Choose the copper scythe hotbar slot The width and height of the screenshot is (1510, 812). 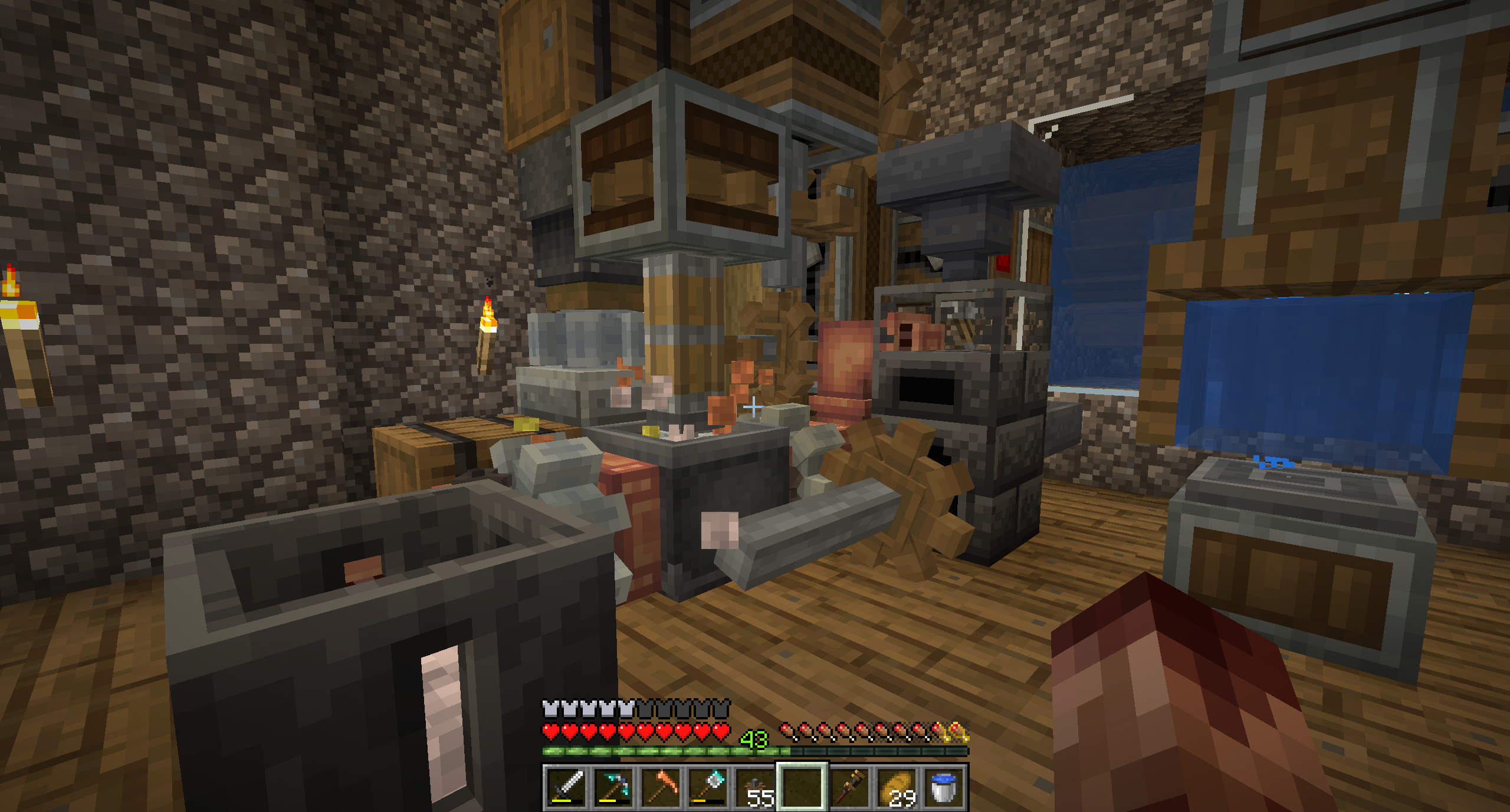pyautogui.click(x=660, y=787)
